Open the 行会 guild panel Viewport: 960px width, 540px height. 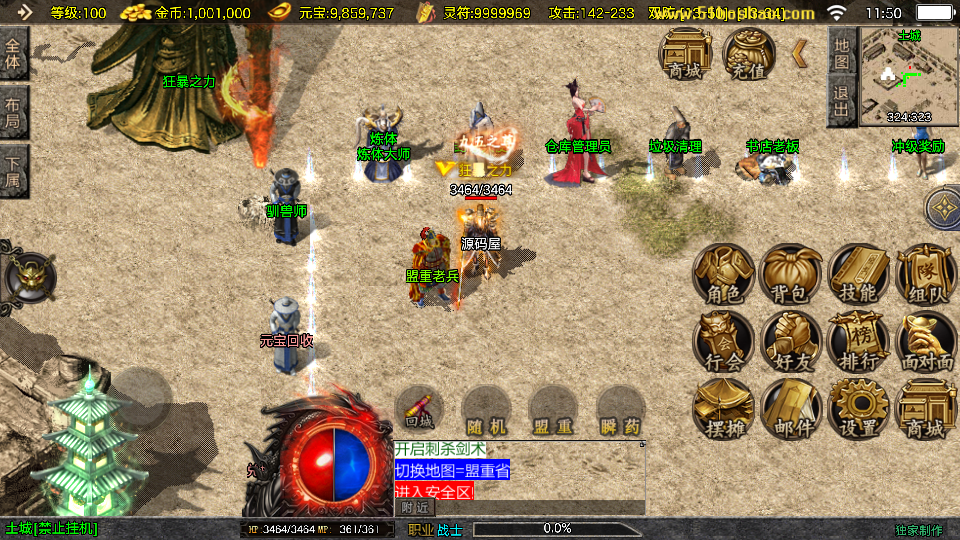point(725,341)
